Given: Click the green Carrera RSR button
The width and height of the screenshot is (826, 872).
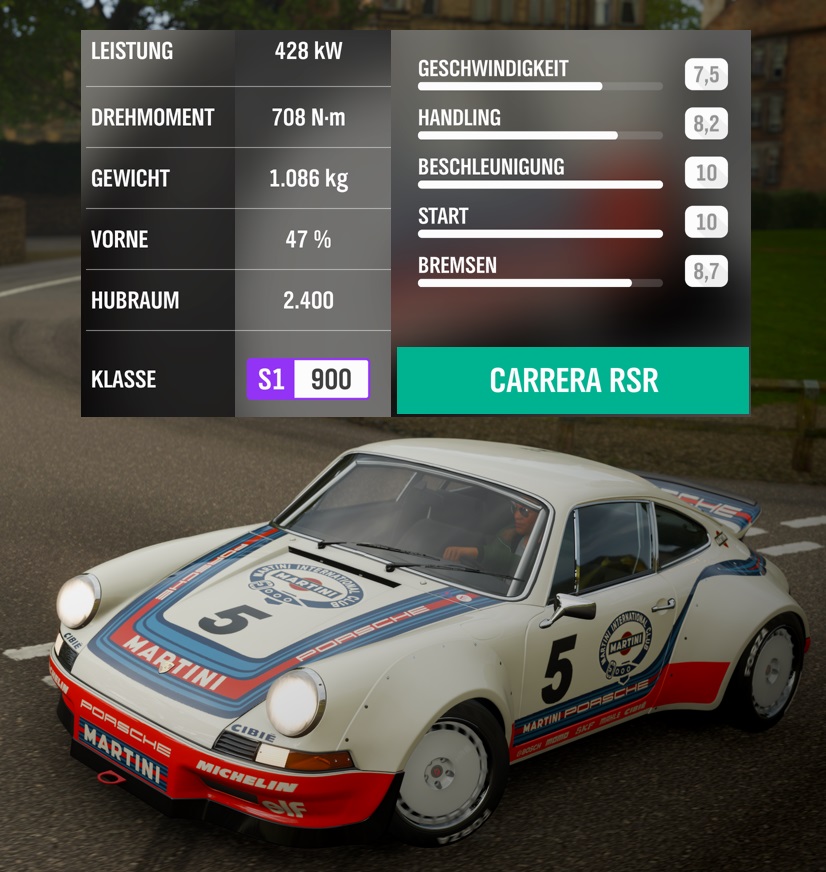Looking at the screenshot, I should tap(573, 380).
